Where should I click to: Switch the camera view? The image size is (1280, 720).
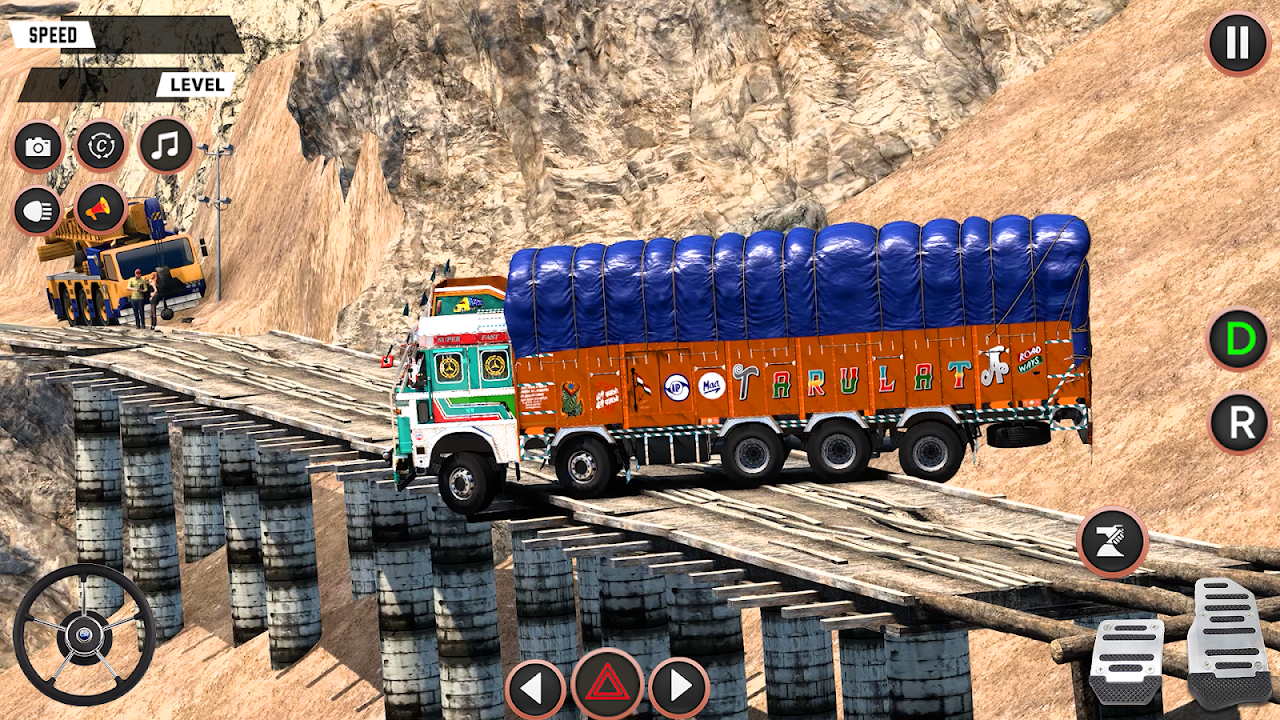[38, 147]
